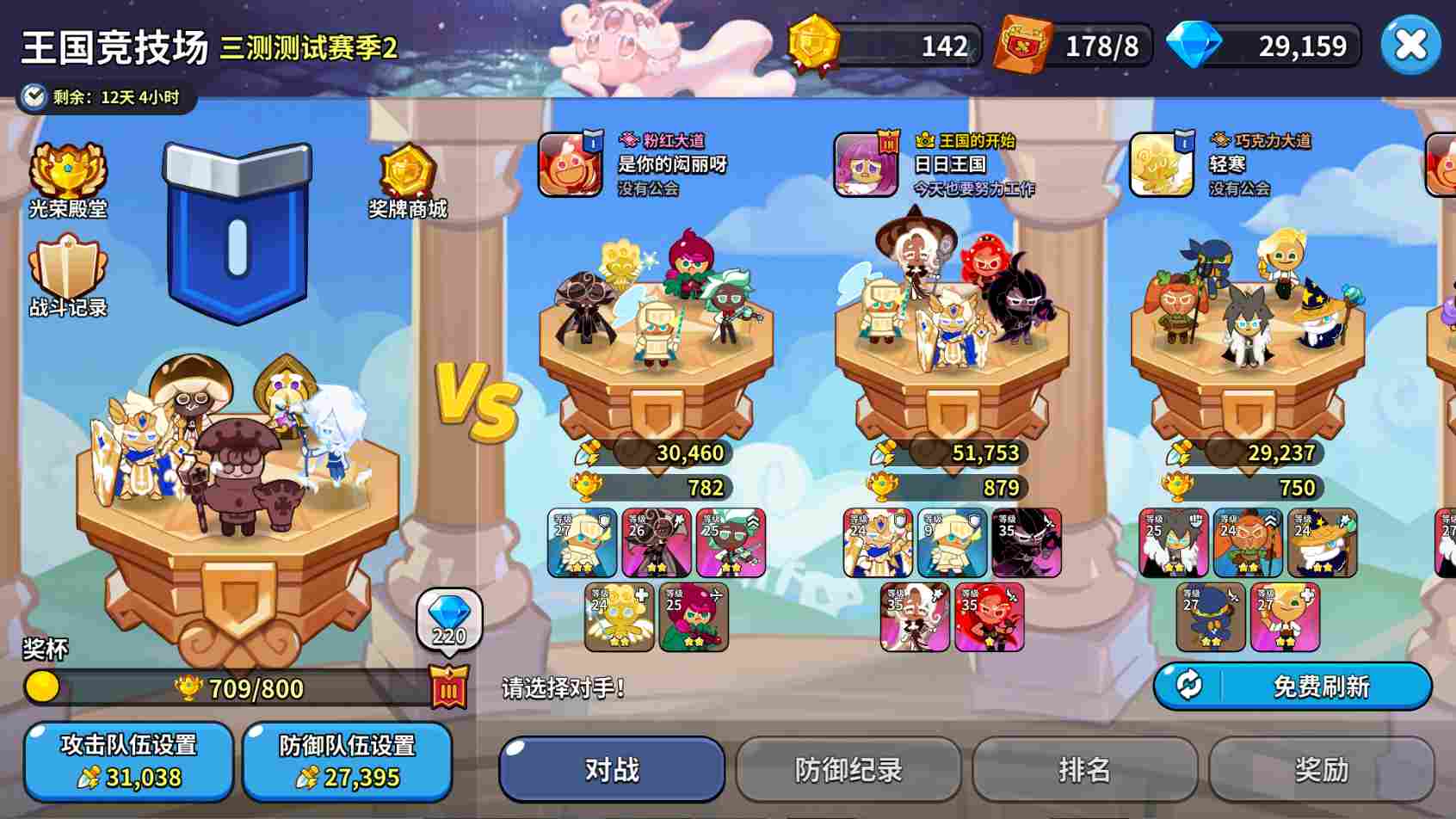
Task: Select opponent 轻寒 avatar
Action: pyautogui.click(x=1160, y=164)
